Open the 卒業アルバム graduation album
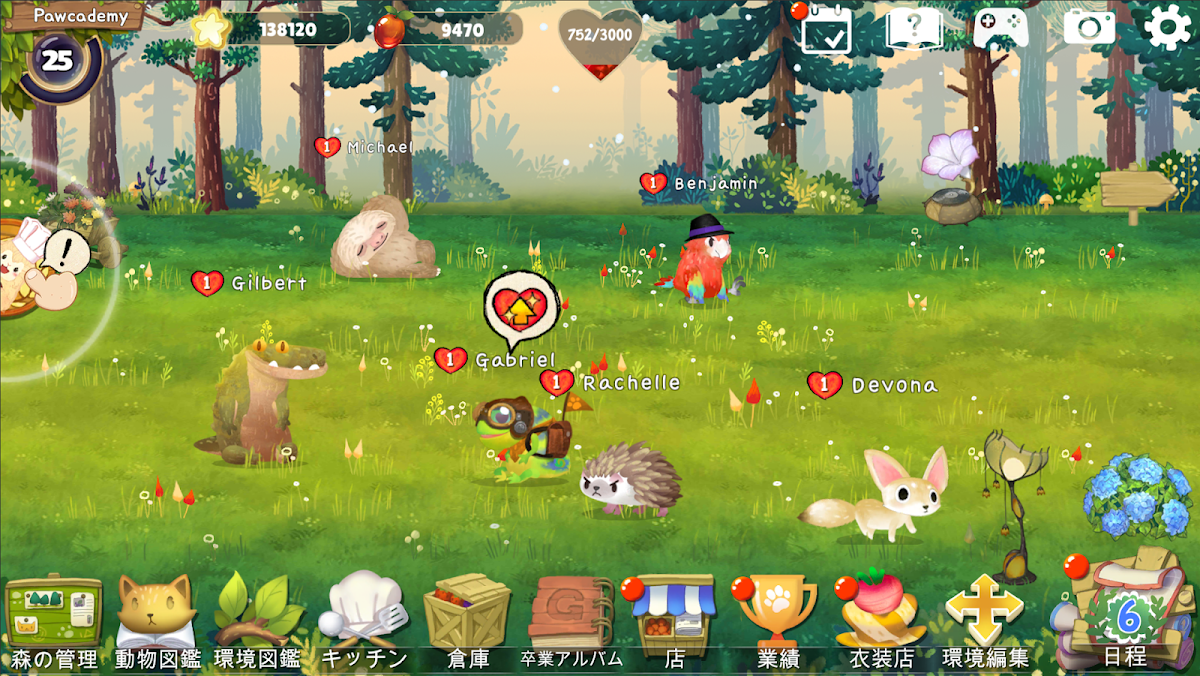Viewport: 1200px width, 676px height. pos(571,615)
